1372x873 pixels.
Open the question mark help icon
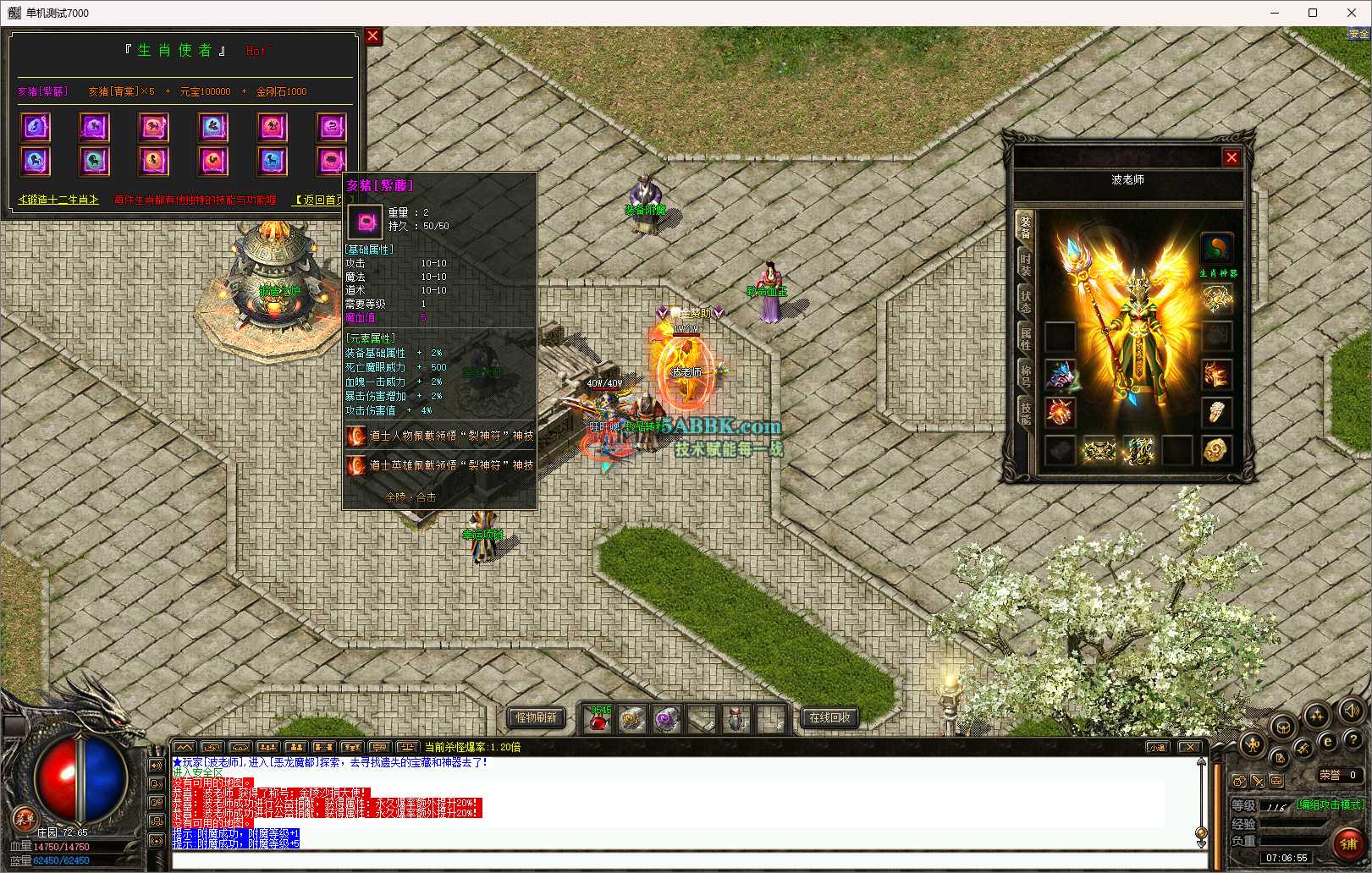(x=1353, y=740)
